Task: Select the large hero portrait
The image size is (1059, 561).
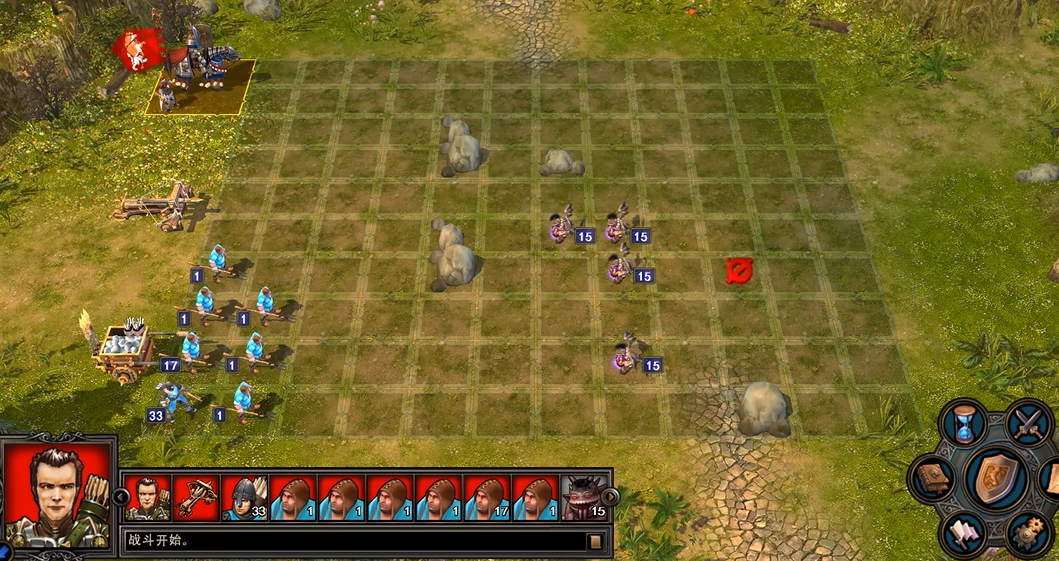Action: pos(57,494)
